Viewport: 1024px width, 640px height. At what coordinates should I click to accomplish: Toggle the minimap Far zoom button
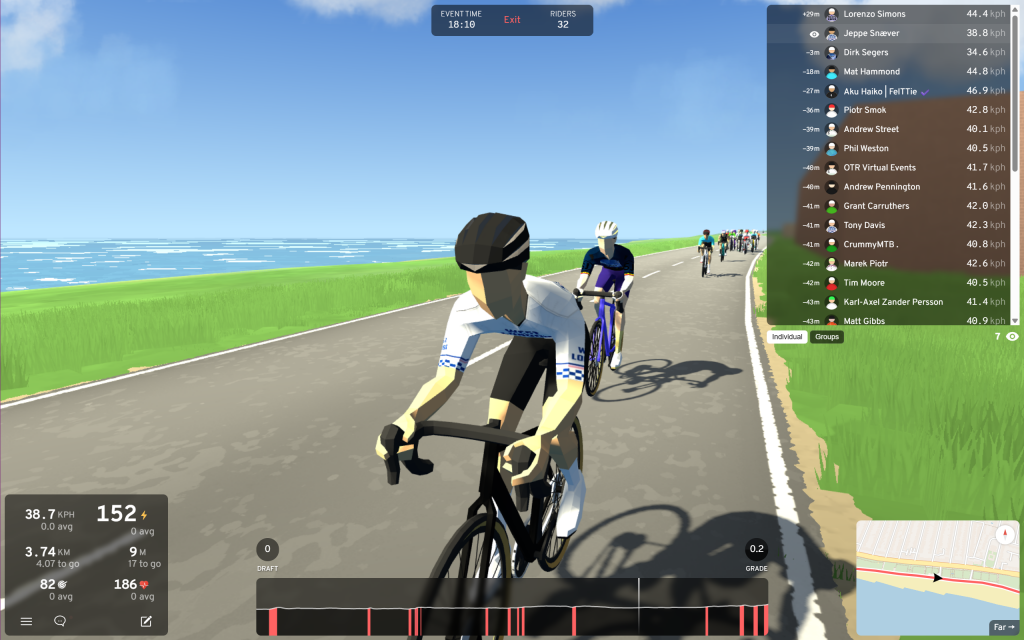pyautogui.click(x=1003, y=627)
